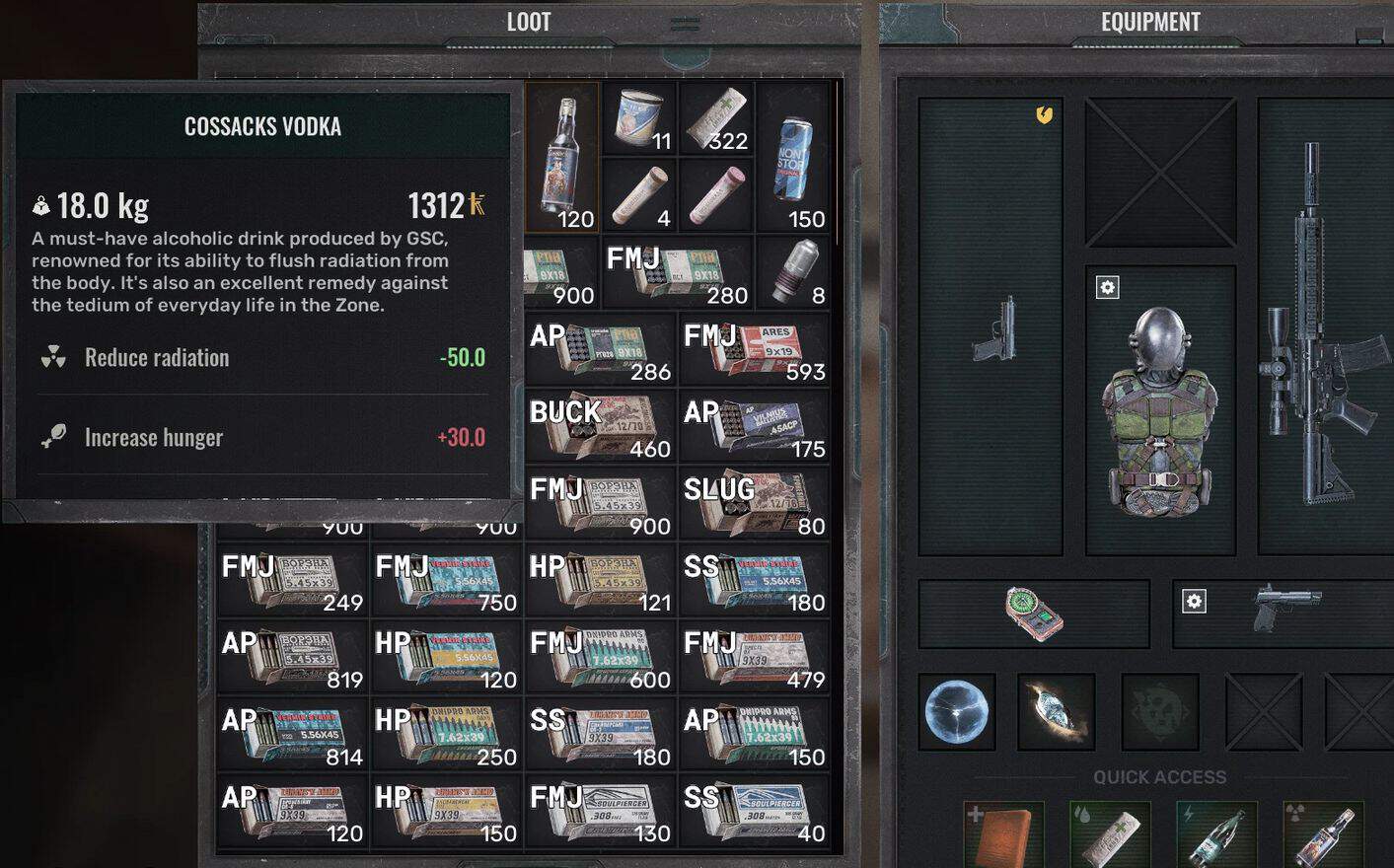Click the ARES 9x19 FMJ ammo box

[755, 350]
